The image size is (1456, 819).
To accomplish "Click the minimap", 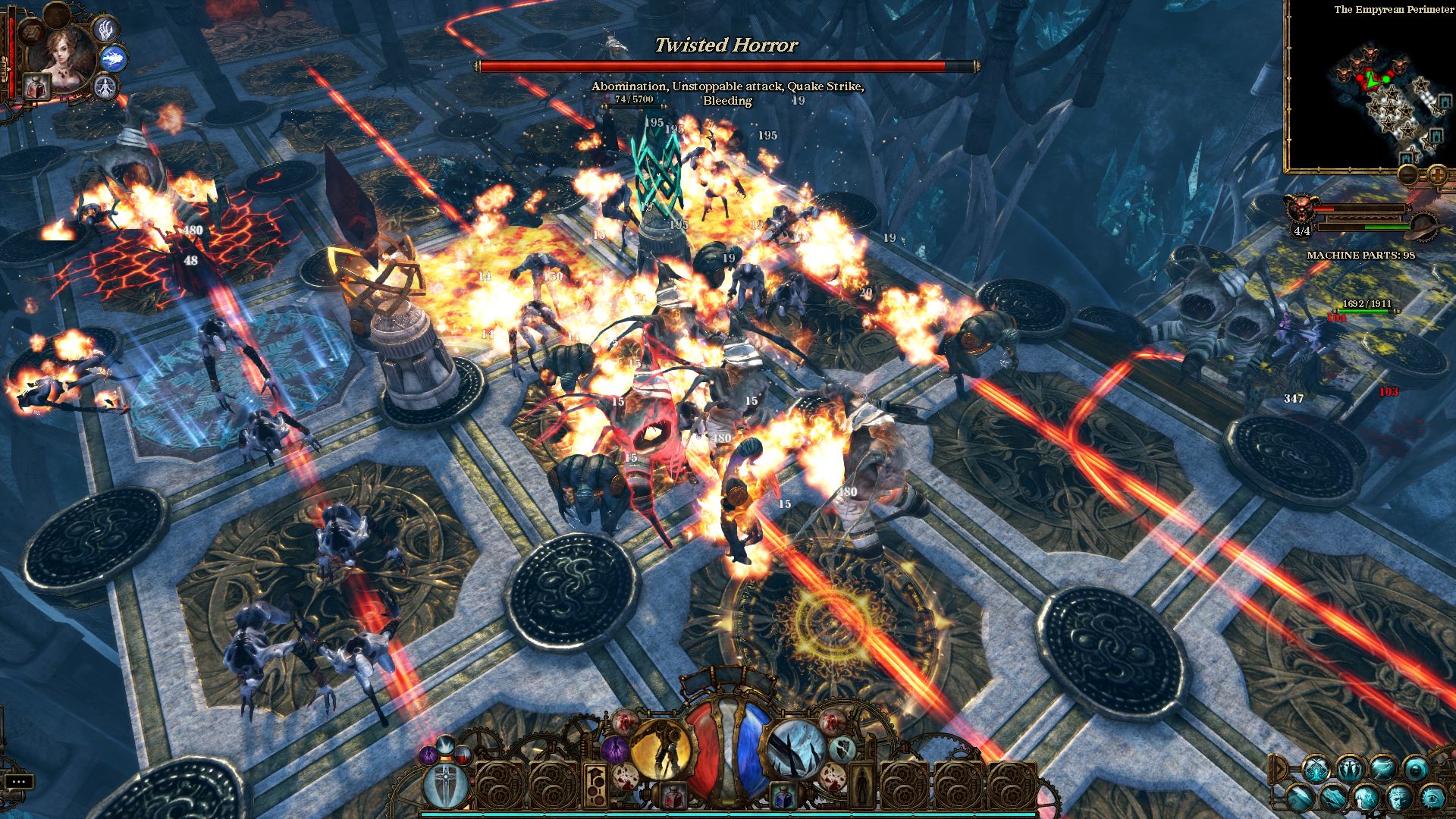I will coord(1371,93).
